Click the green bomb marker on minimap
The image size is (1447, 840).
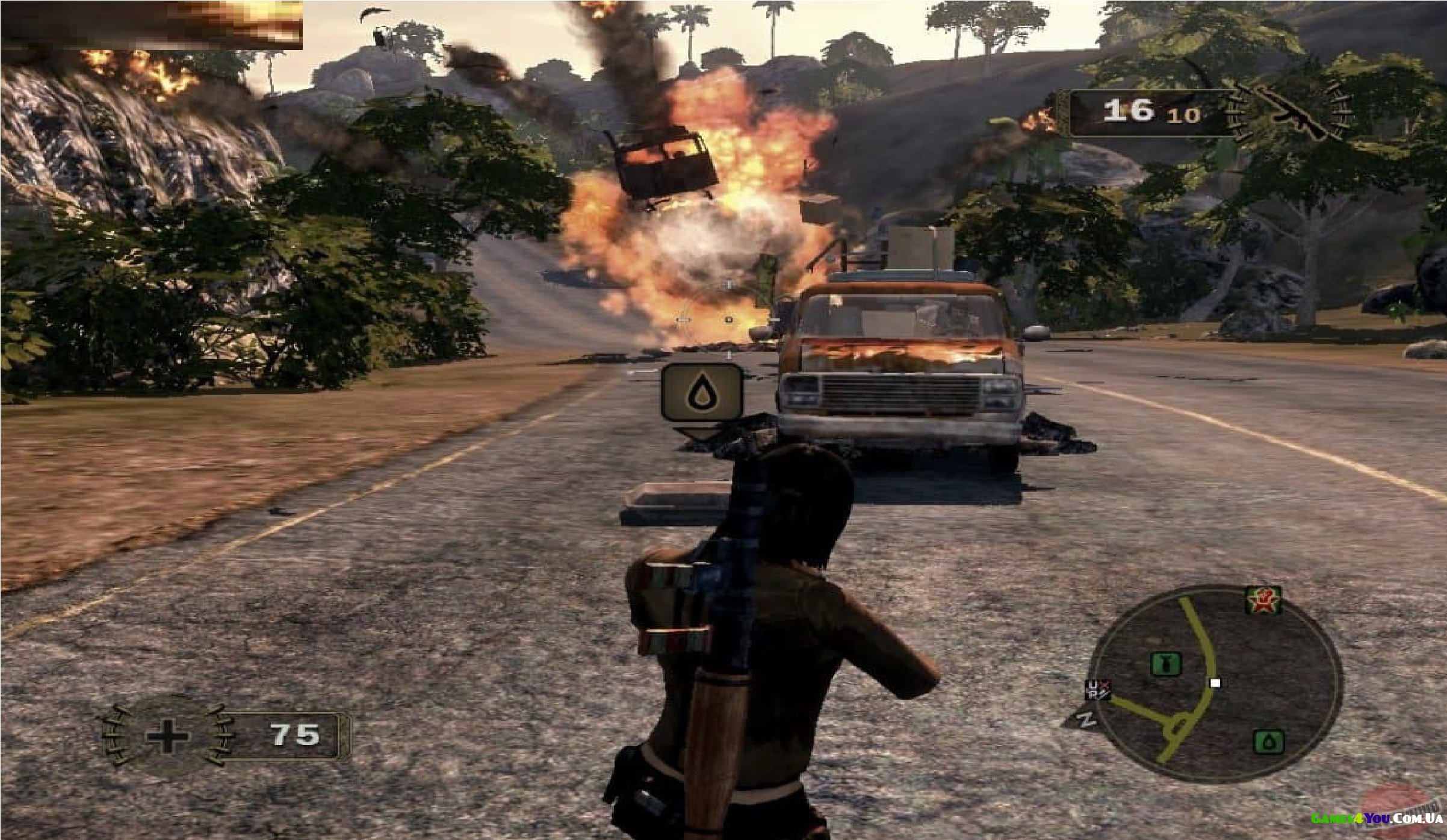tap(1166, 664)
